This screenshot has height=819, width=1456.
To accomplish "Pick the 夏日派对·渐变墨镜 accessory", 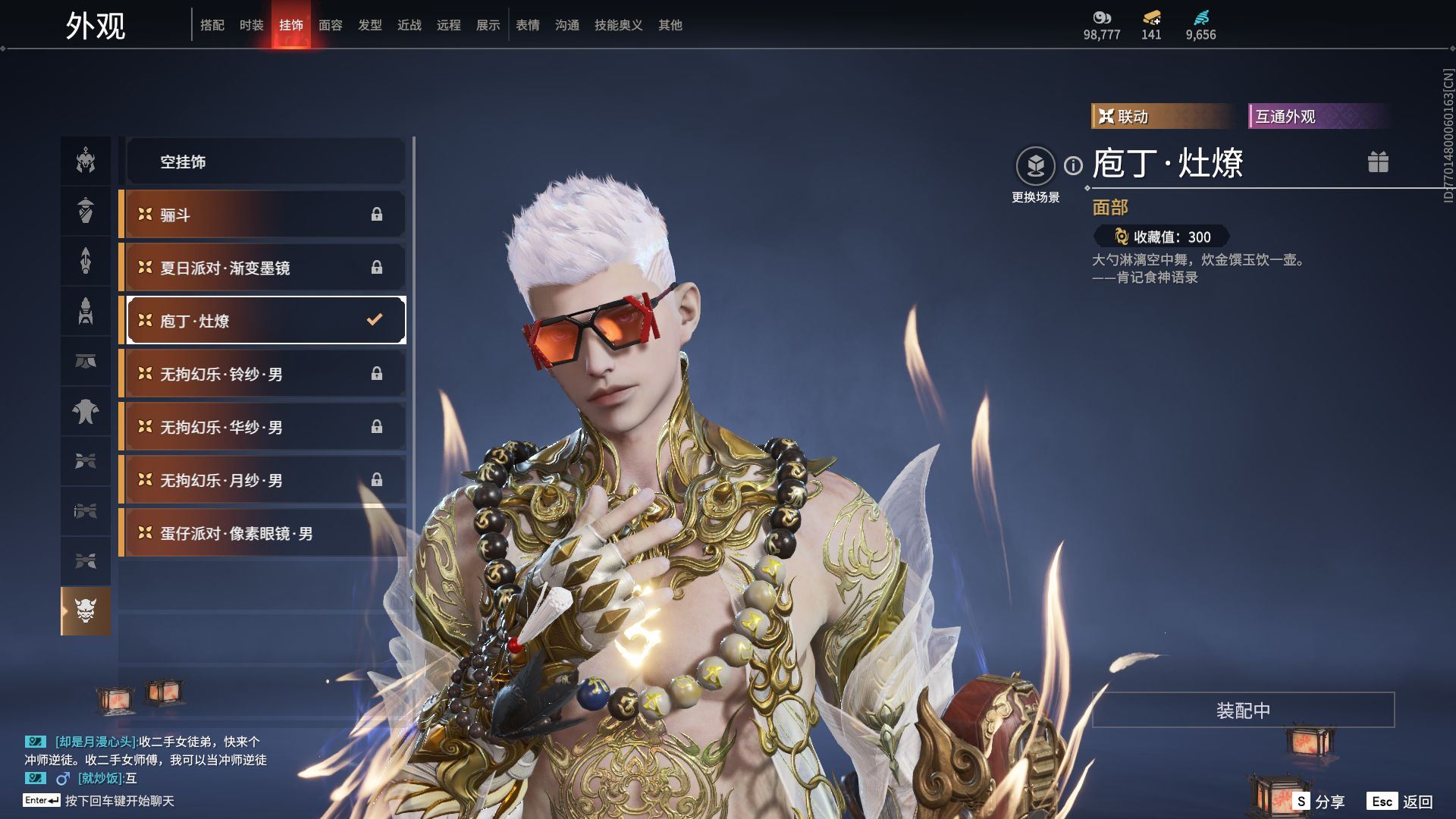I will point(265,268).
